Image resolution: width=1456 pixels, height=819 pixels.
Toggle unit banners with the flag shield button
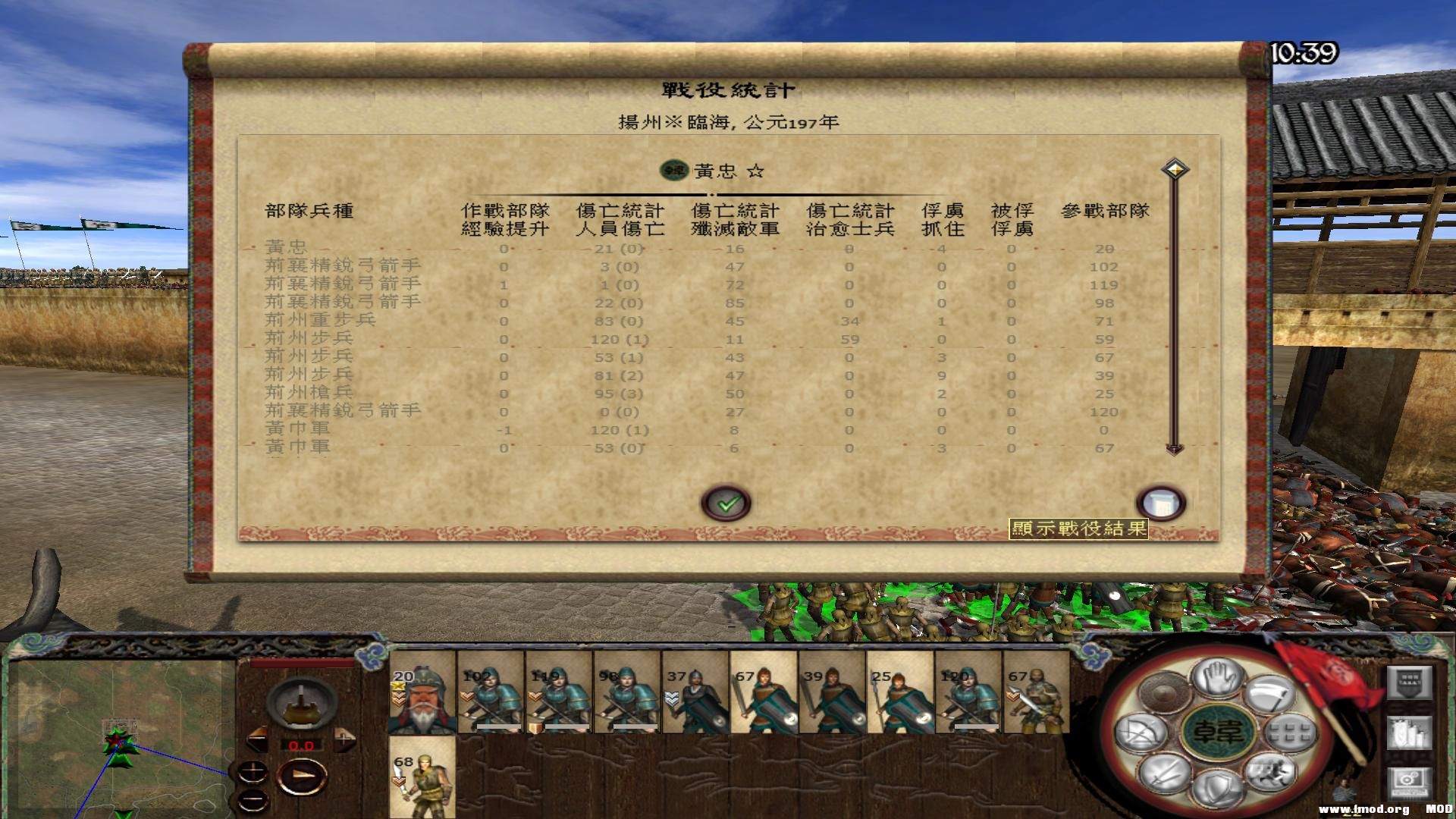pos(1410,682)
